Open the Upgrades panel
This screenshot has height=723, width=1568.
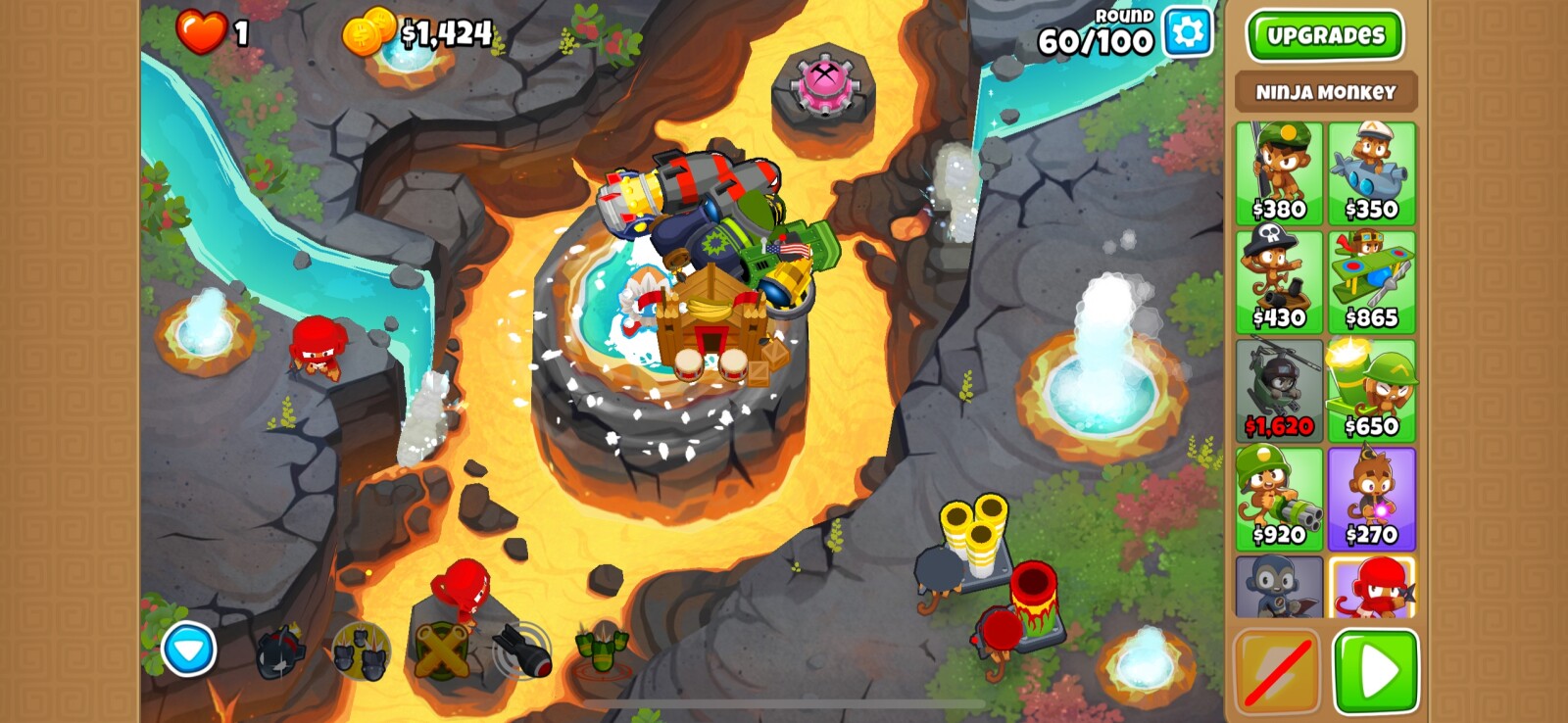[x=1324, y=35]
